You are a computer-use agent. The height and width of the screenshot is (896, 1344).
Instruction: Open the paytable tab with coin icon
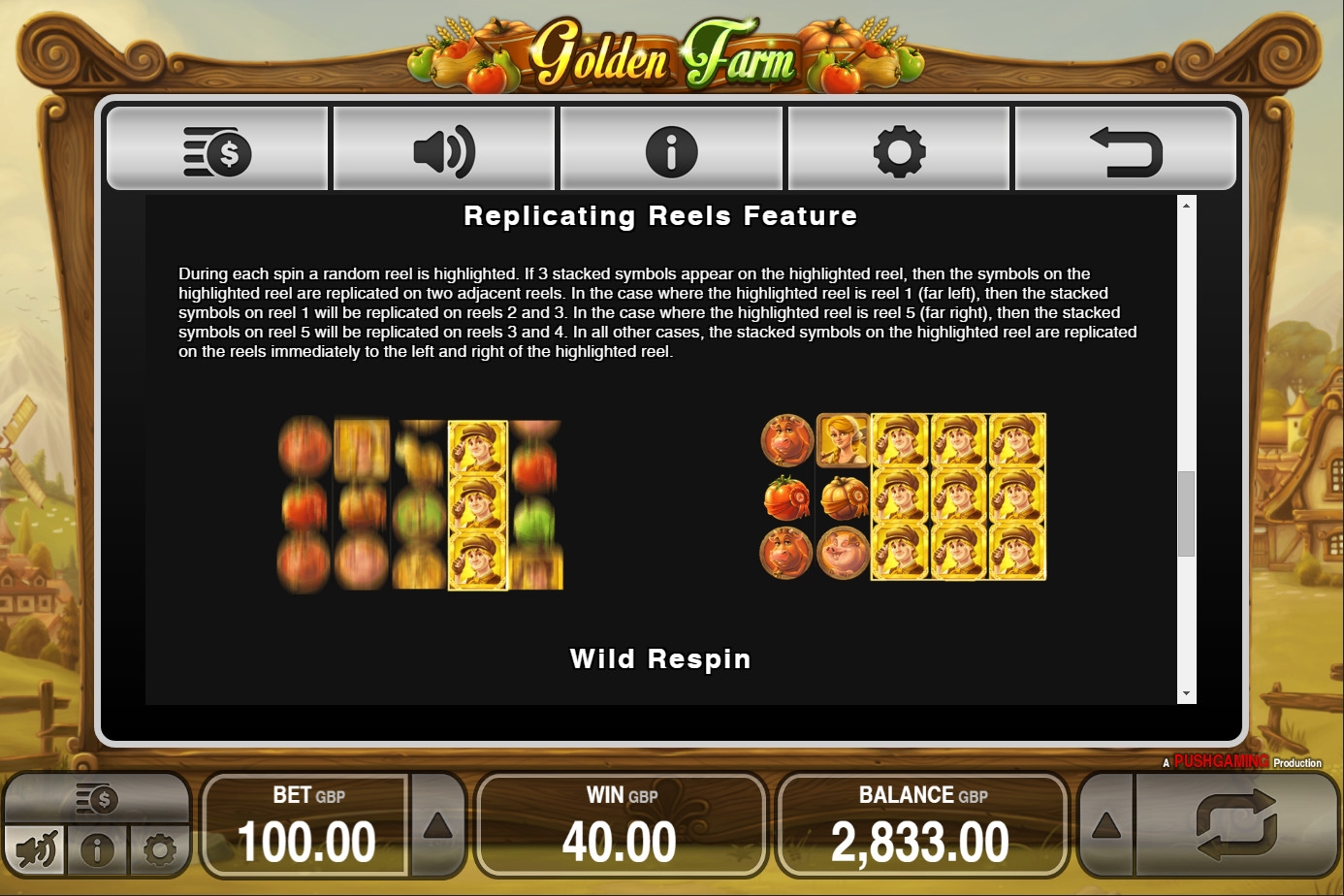pyautogui.click(x=217, y=151)
